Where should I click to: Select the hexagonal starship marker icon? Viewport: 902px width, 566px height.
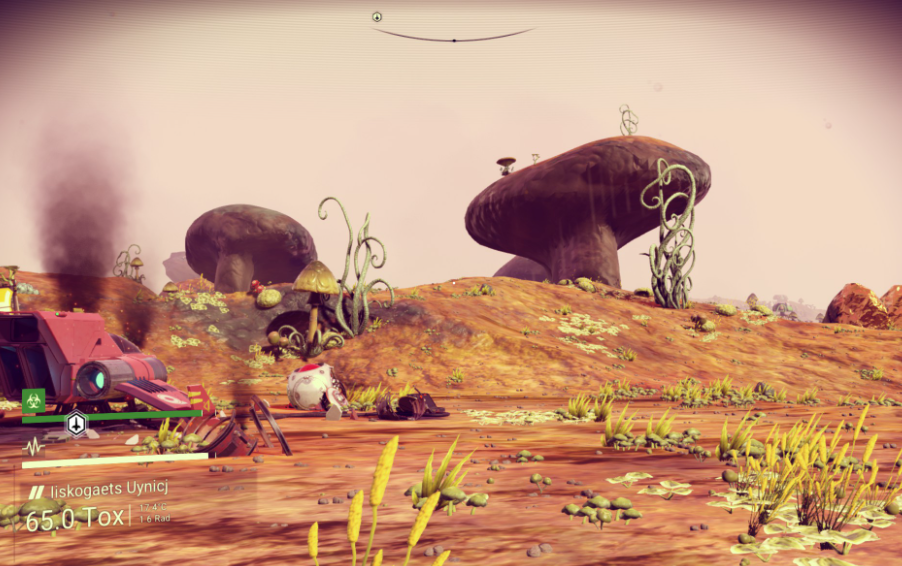(77, 424)
